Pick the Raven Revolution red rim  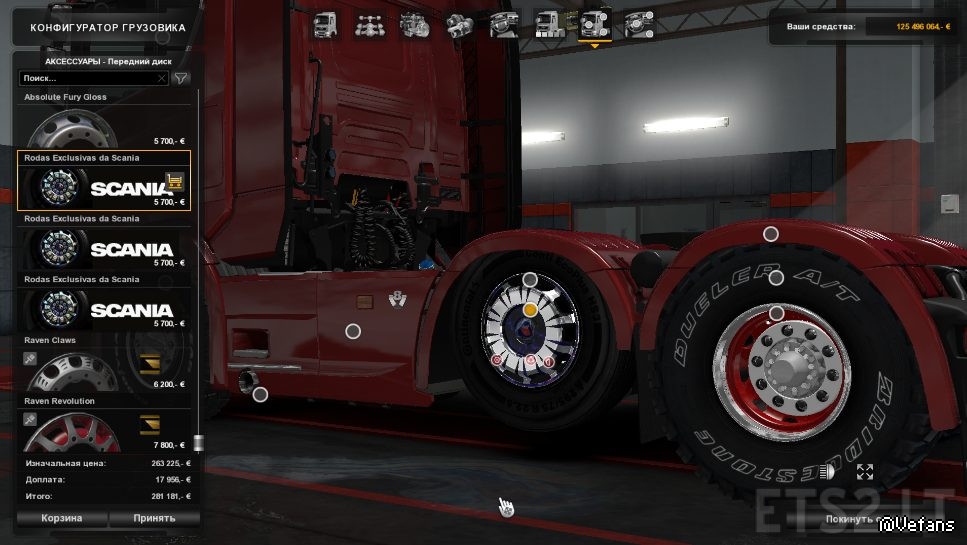point(104,428)
